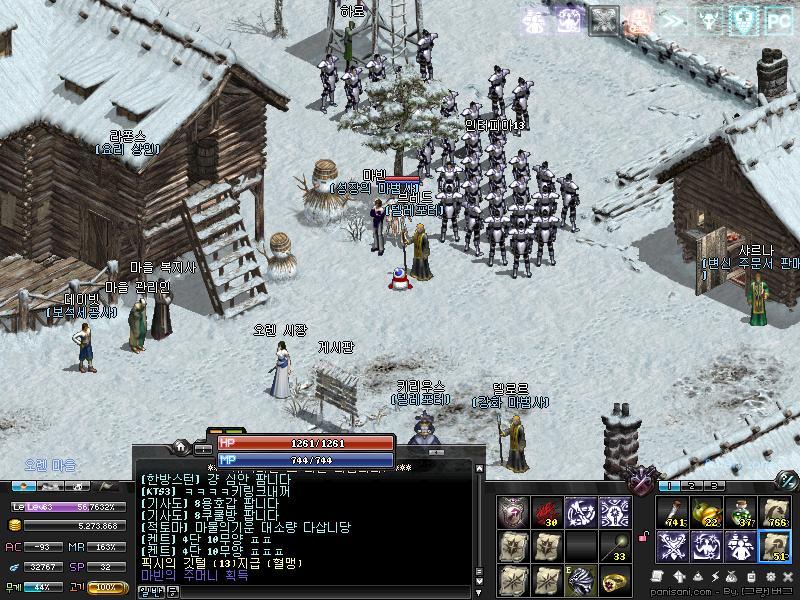800x600 pixels.
Task: Open the settings gear icon
Action: (x=773, y=578)
